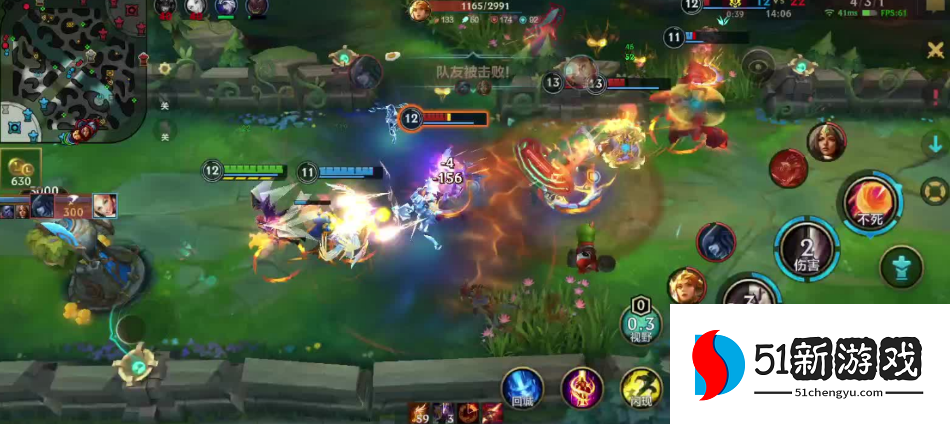Trigger the 不死 ultimate ability
This screenshot has width=950, height=424.
click(x=866, y=202)
